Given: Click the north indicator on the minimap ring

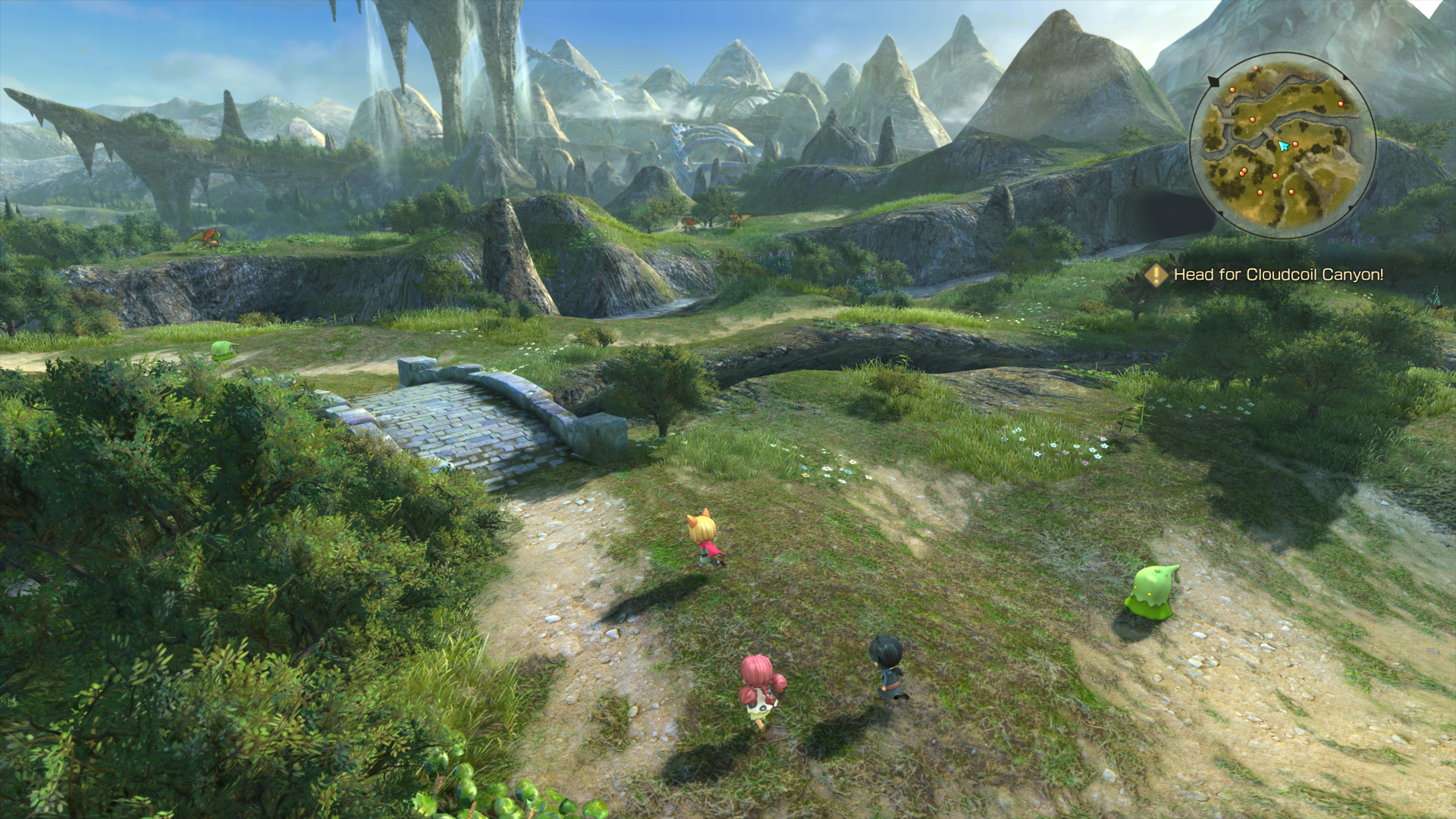Looking at the screenshot, I should pos(1212,80).
